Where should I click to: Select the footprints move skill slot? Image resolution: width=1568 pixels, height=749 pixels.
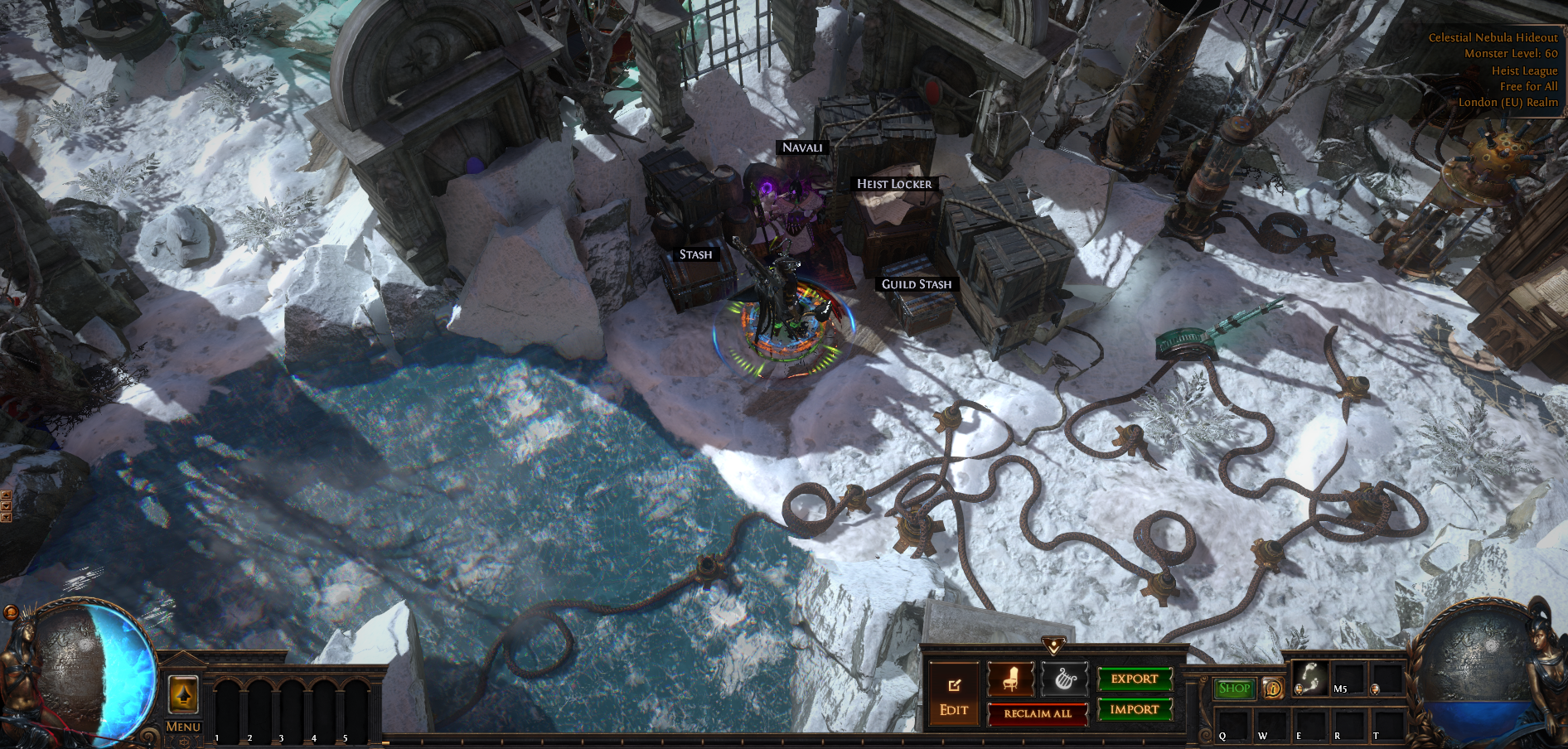click(1309, 679)
